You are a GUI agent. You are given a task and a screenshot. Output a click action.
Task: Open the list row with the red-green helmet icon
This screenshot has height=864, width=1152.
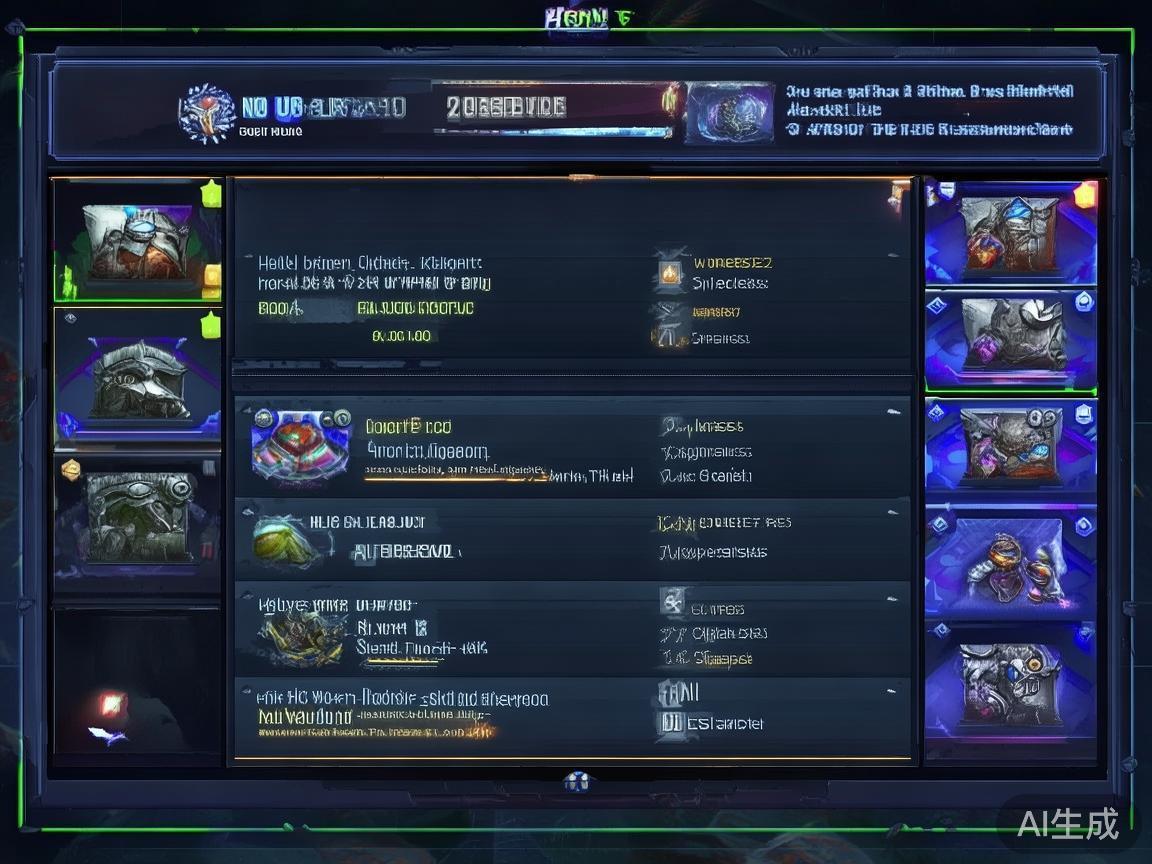(x=572, y=449)
